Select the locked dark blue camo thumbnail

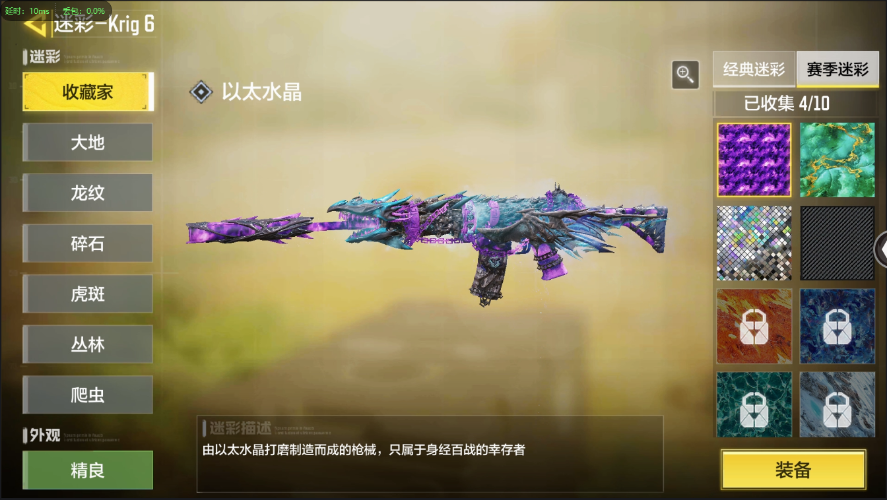tap(837, 326)
